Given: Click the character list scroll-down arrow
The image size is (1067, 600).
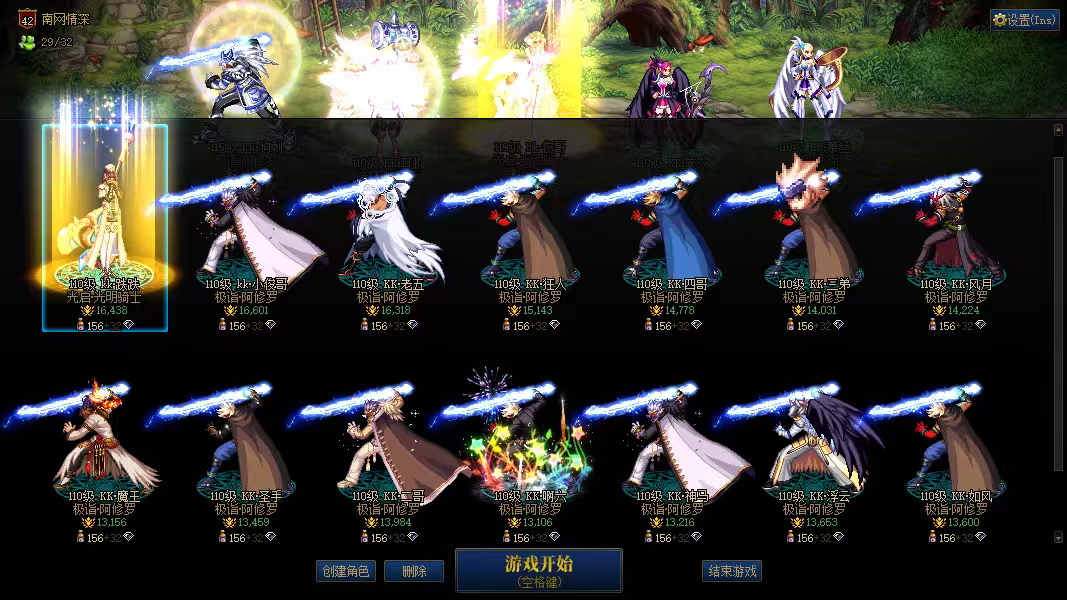Looking at the screenshot, I should click(1059, 537).
